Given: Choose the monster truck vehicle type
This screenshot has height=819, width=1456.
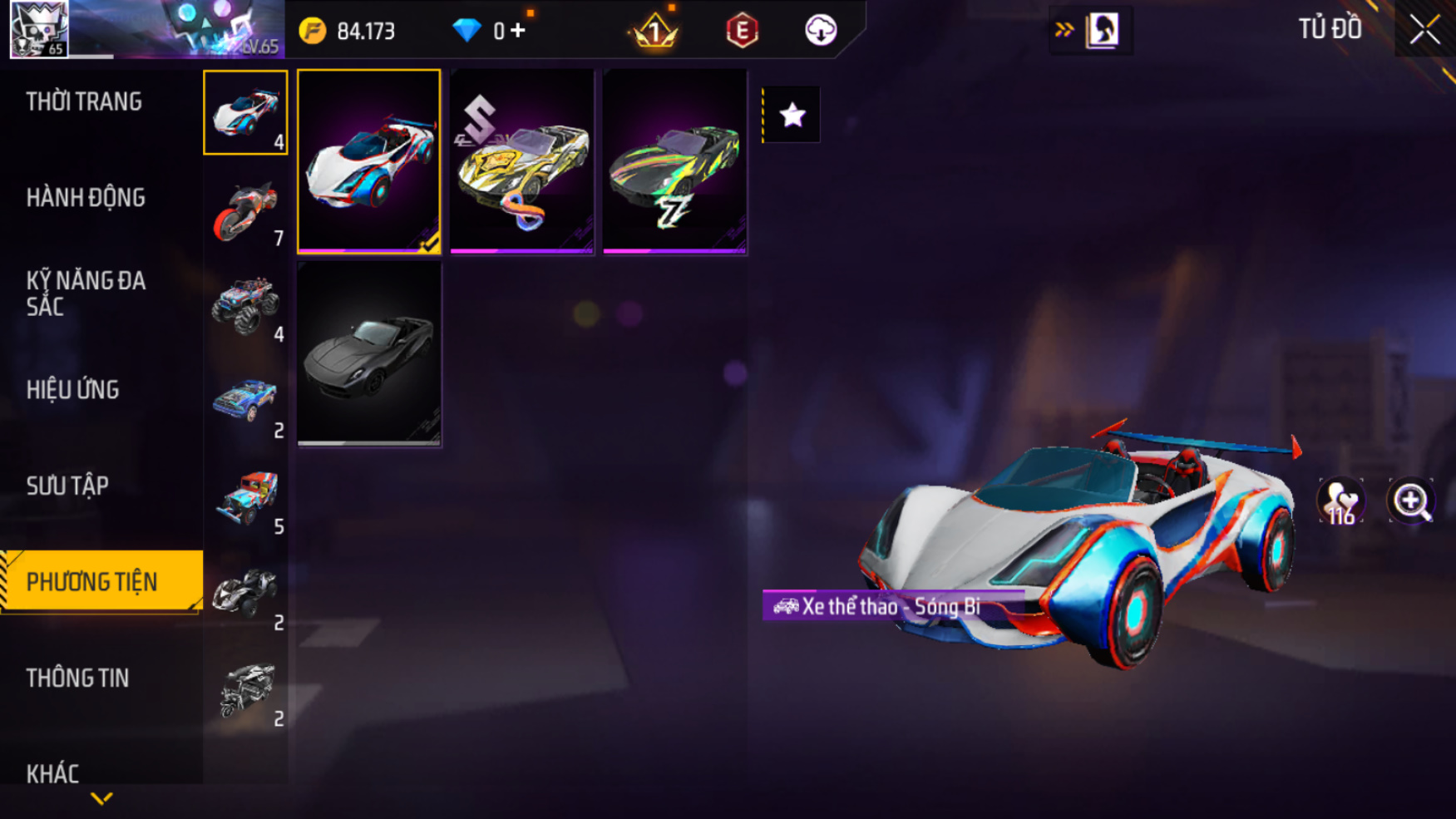Looking at the screenshot, I should pos(245,305).
